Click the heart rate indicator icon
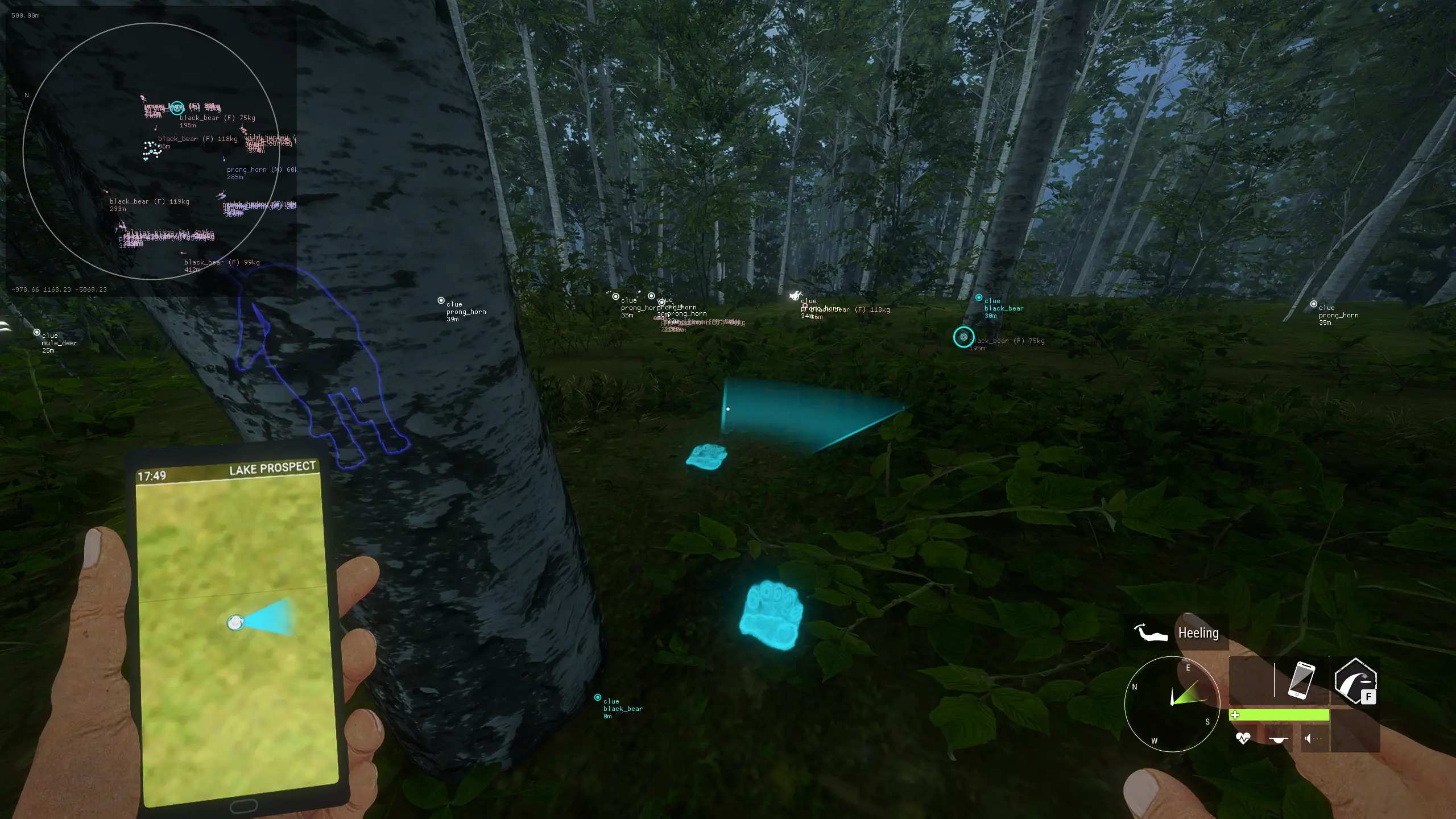Image resolution: width=1456 pixels, height=819 pixels. (1243, 738)
